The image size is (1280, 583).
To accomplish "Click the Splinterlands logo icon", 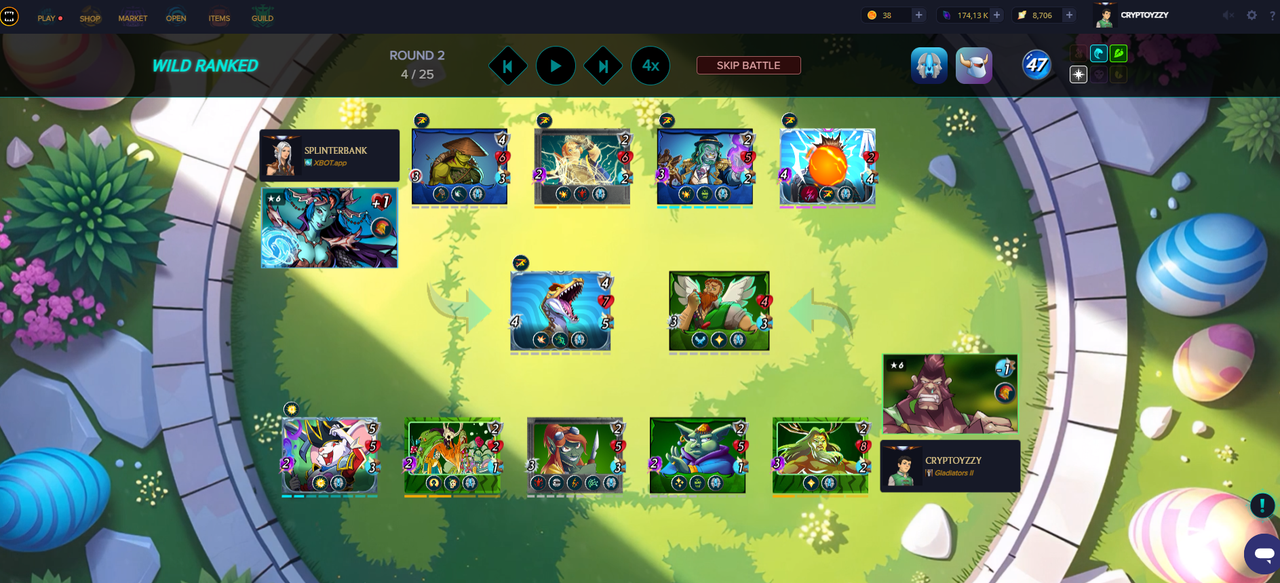I will pos(10,16).
